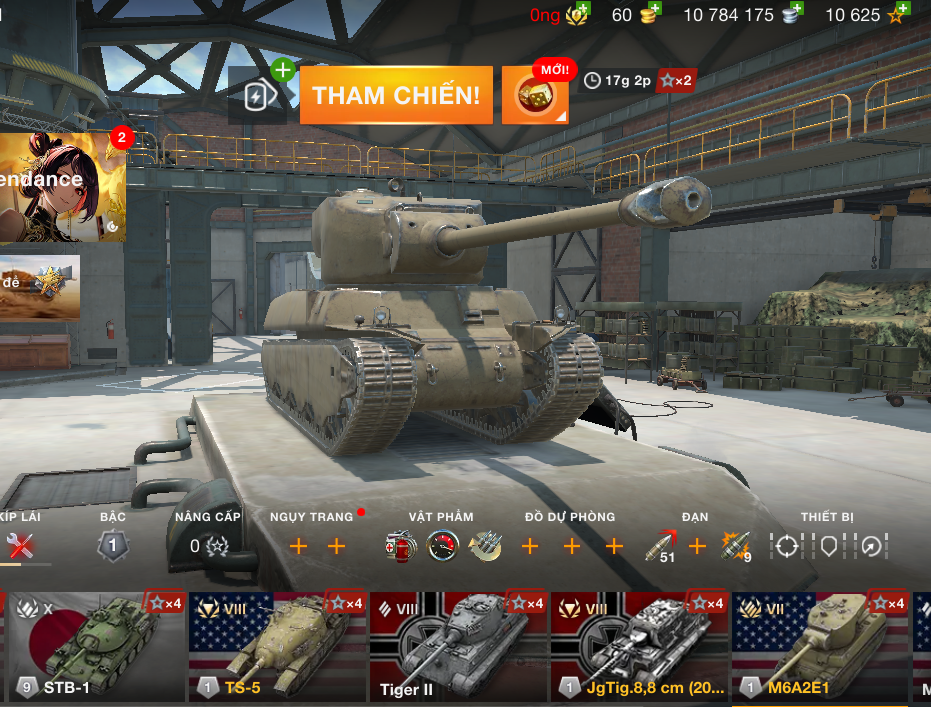Open the desert star offer banner
The image size is (931, 707).
click(40, 287)
